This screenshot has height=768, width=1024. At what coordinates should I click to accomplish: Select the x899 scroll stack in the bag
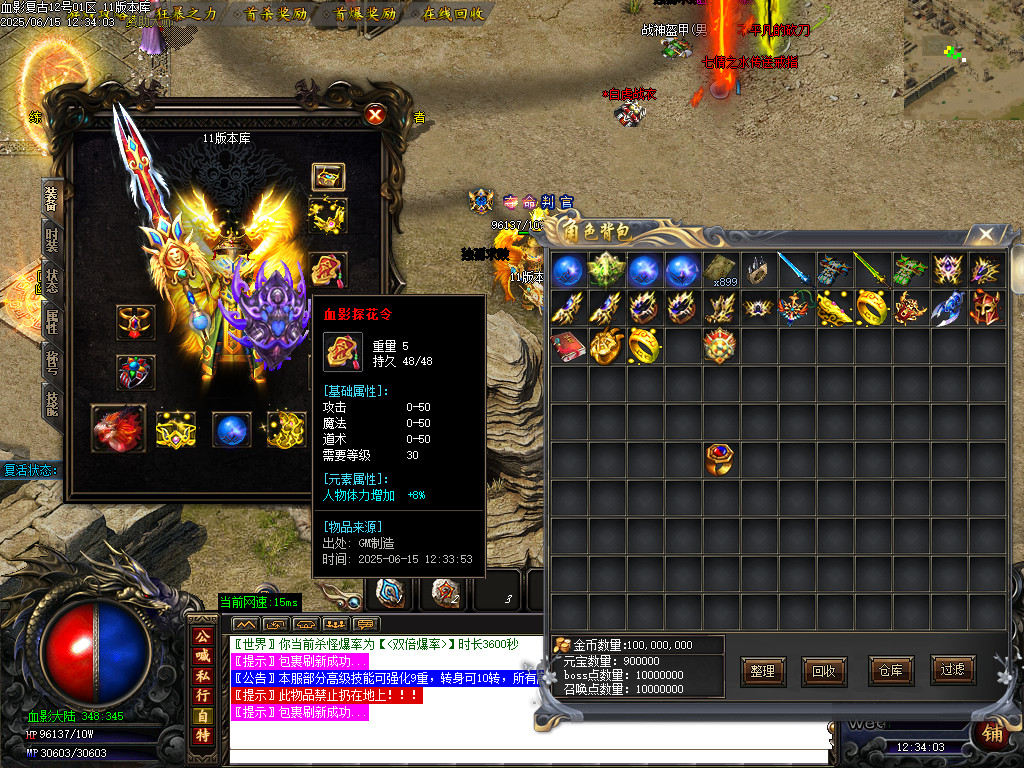click(x=720, y=270)
